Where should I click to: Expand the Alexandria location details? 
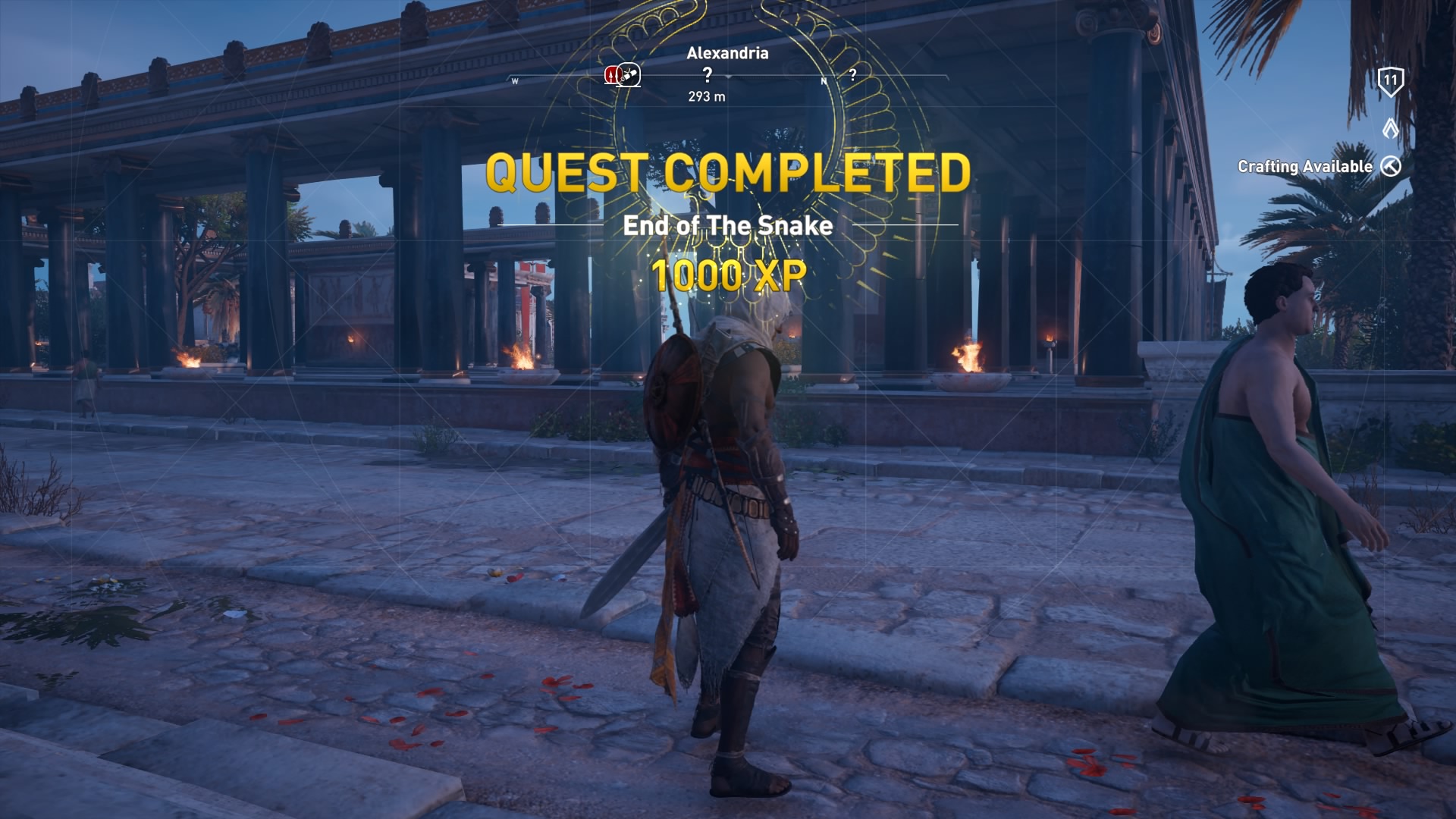(726, 53)
